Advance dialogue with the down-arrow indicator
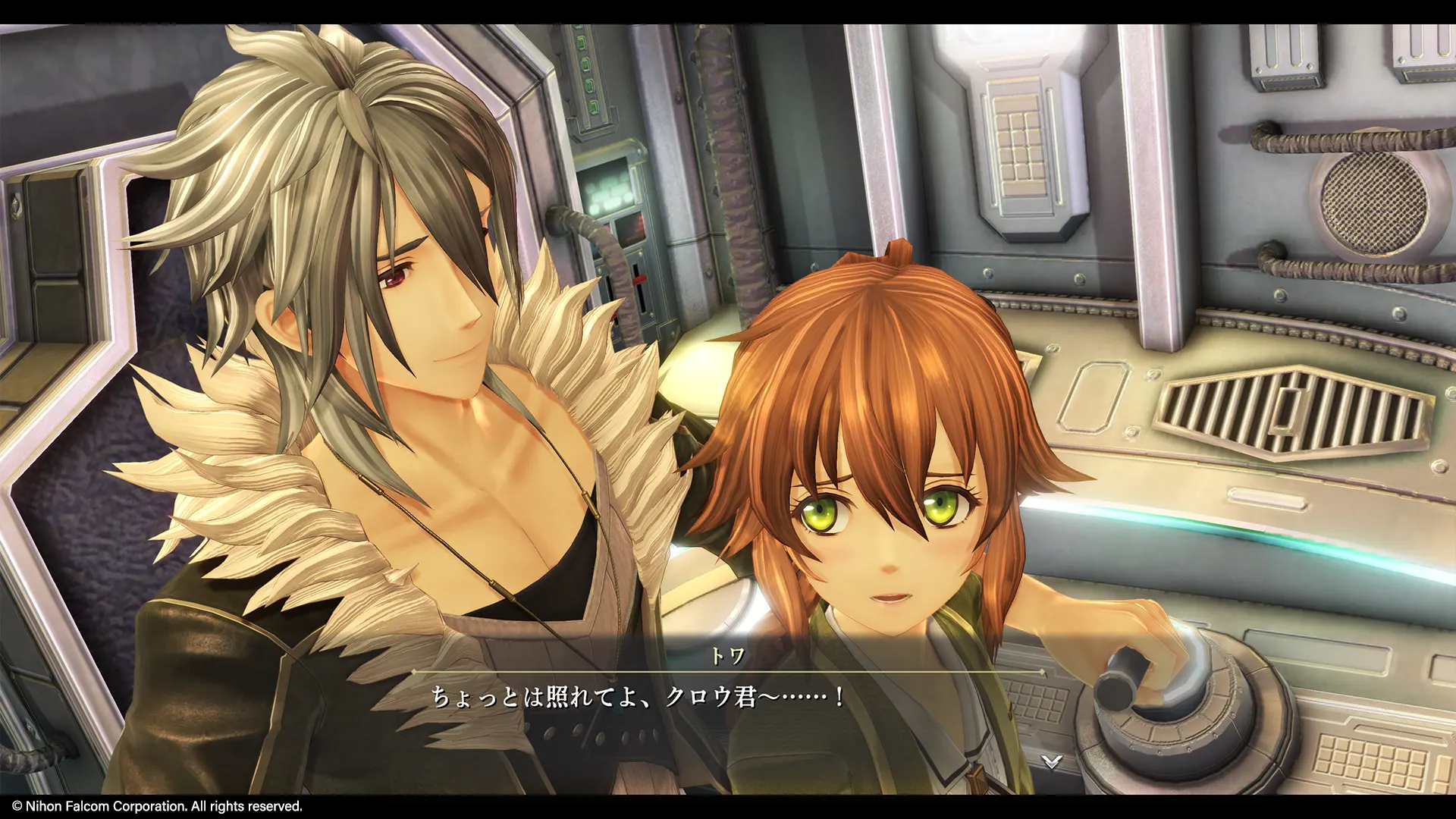 (x=1050, y=761)
